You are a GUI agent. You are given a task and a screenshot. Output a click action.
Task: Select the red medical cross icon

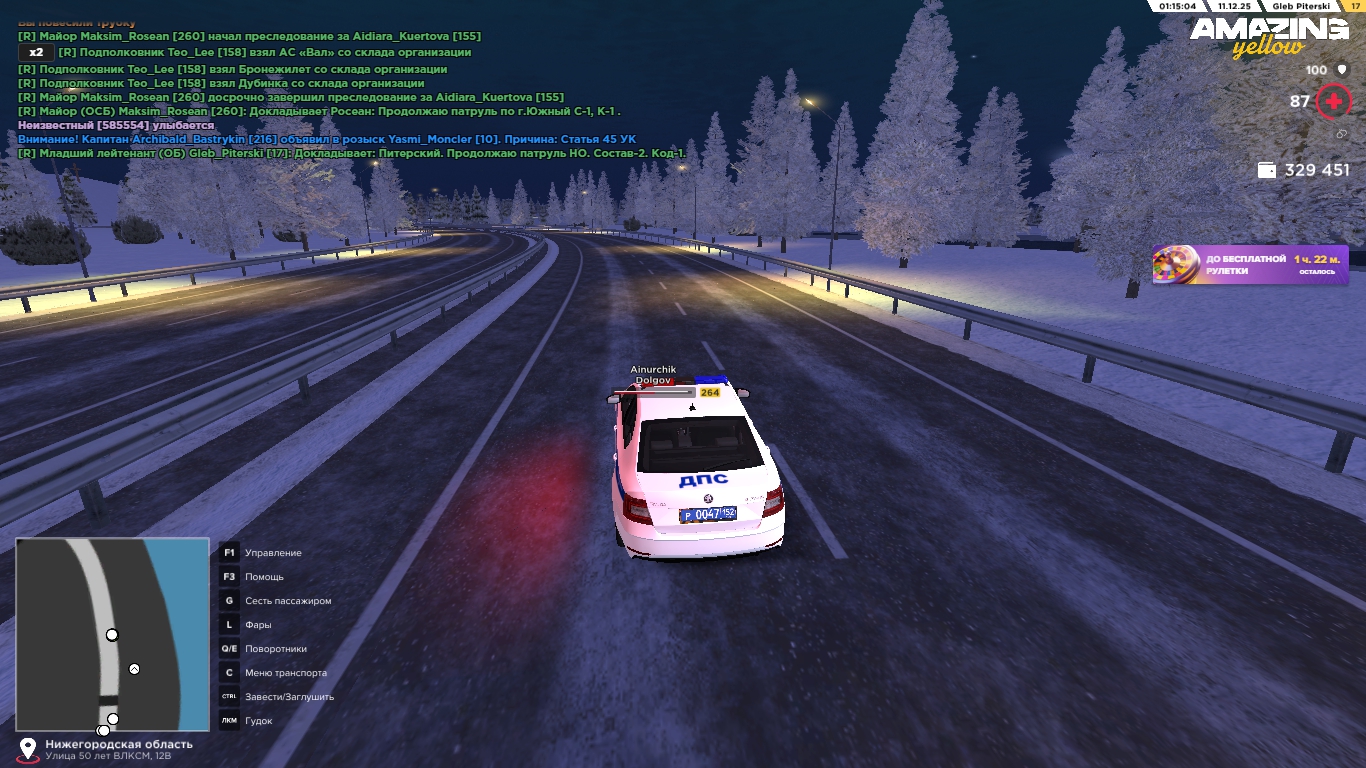tap(1333, 101)
